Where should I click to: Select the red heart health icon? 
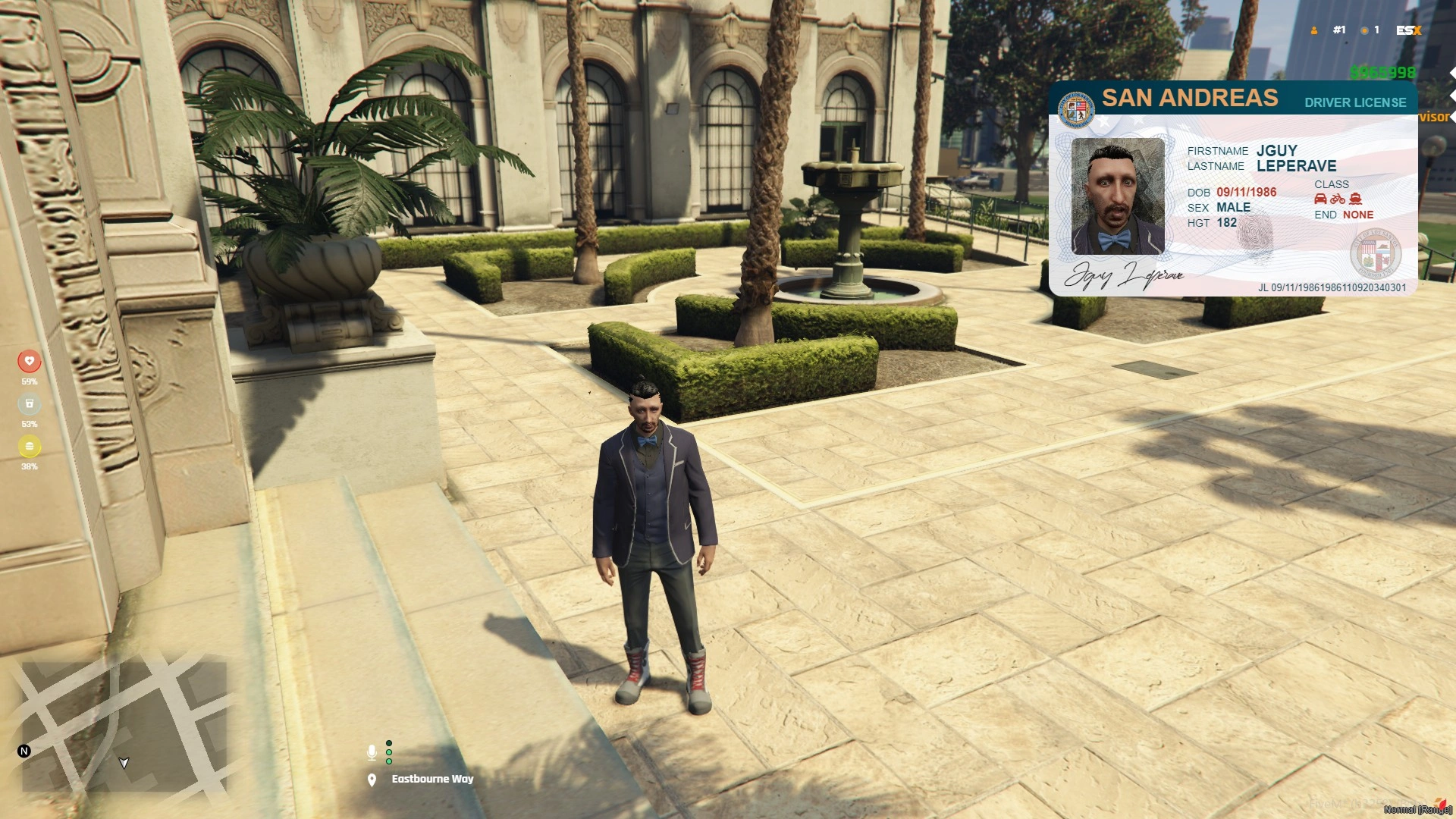tap(30, 361)
